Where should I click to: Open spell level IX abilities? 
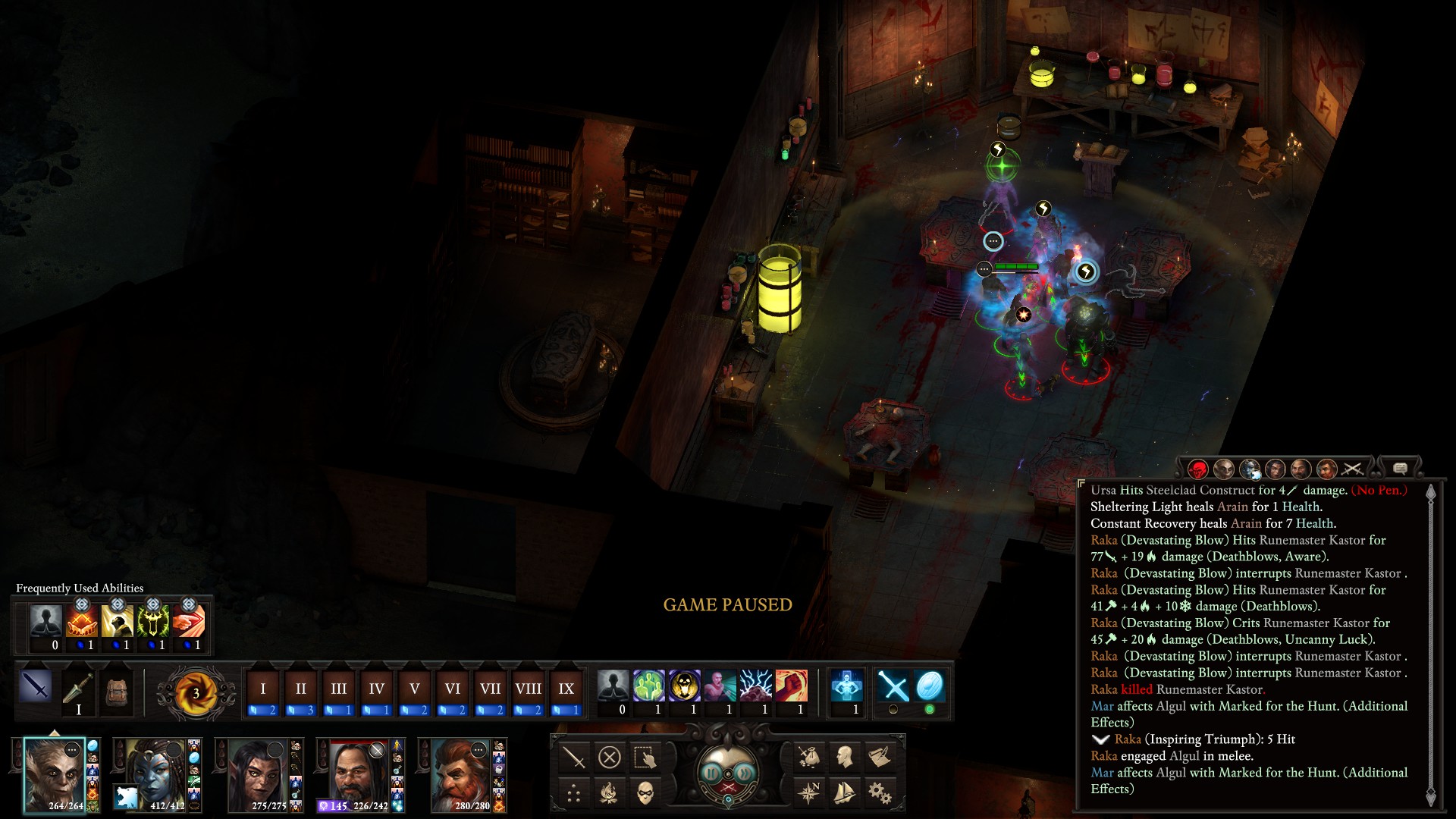pos(566,689)
